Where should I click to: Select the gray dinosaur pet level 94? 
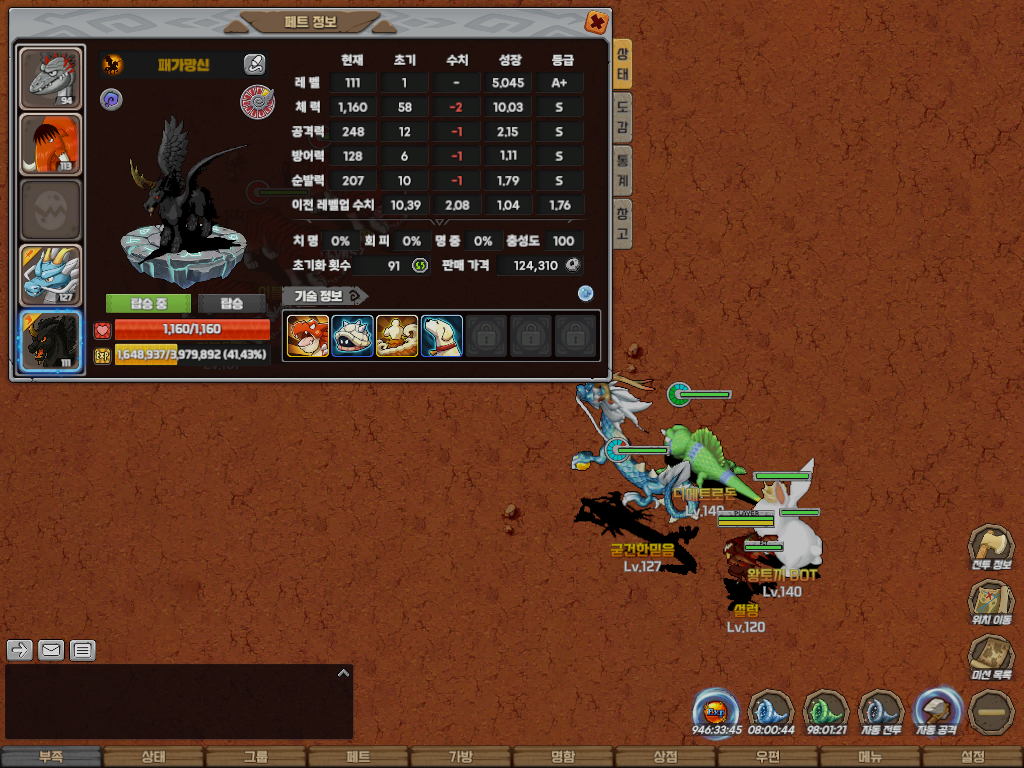51,77
